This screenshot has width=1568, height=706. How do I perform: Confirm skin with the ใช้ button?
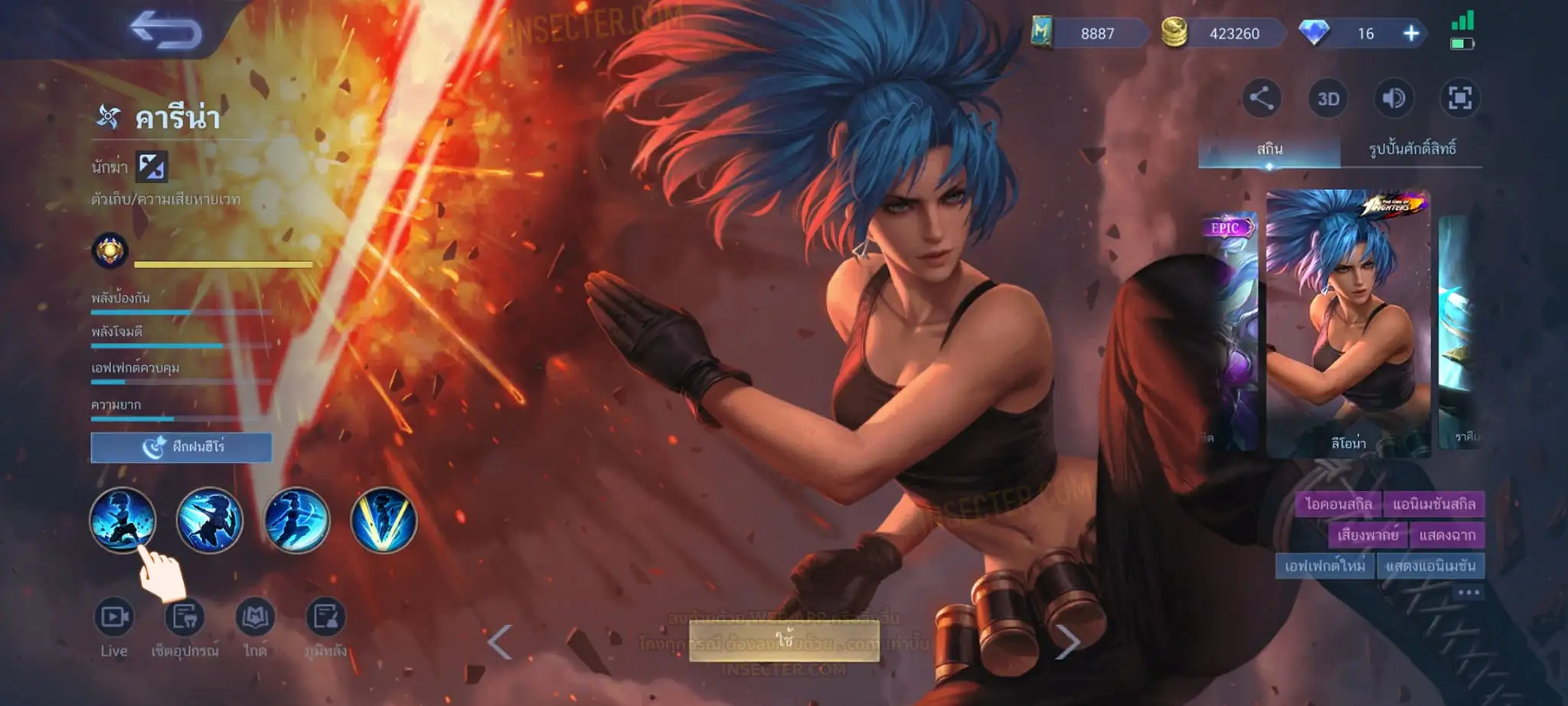tap(784, 640)
